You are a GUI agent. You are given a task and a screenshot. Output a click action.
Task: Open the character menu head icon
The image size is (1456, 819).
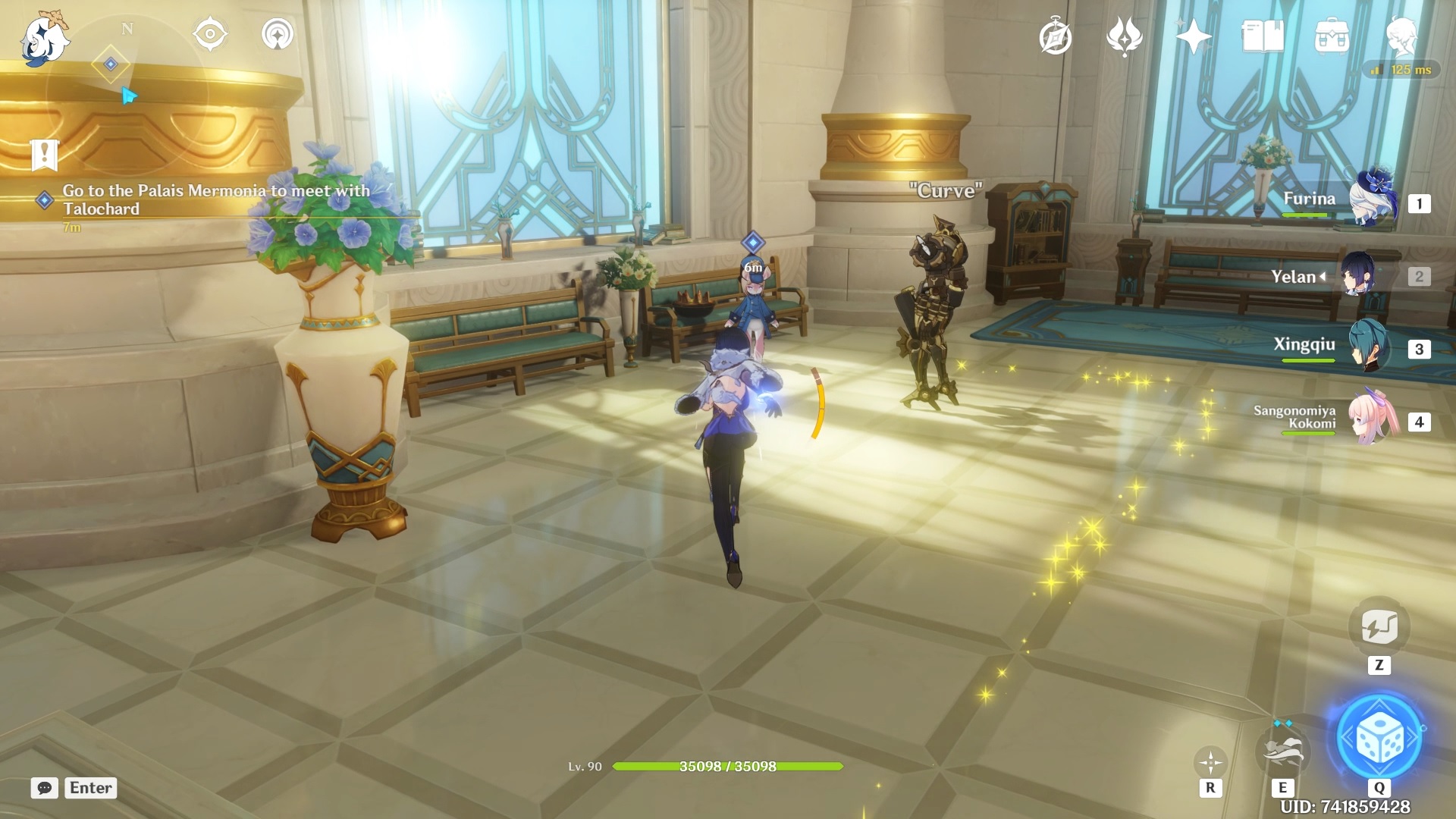click(1404, 33)
